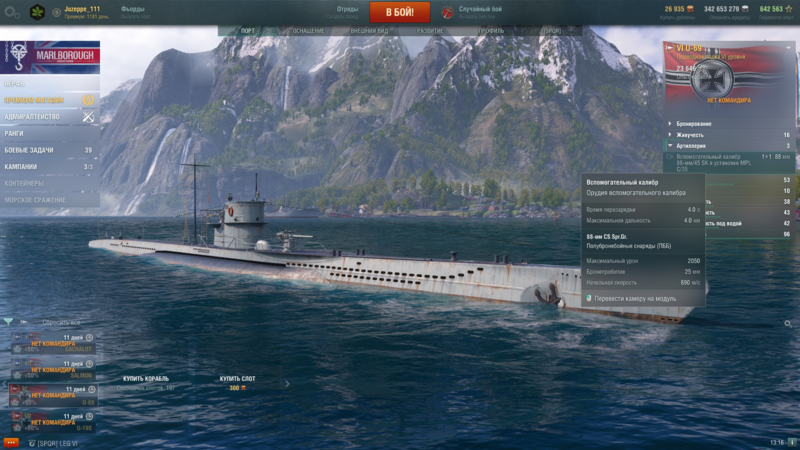Click the КУПИТЬ КОРАБЛЬ button
Image resolution: width=800 pixels, height=450 pixels.
point(146,379)
